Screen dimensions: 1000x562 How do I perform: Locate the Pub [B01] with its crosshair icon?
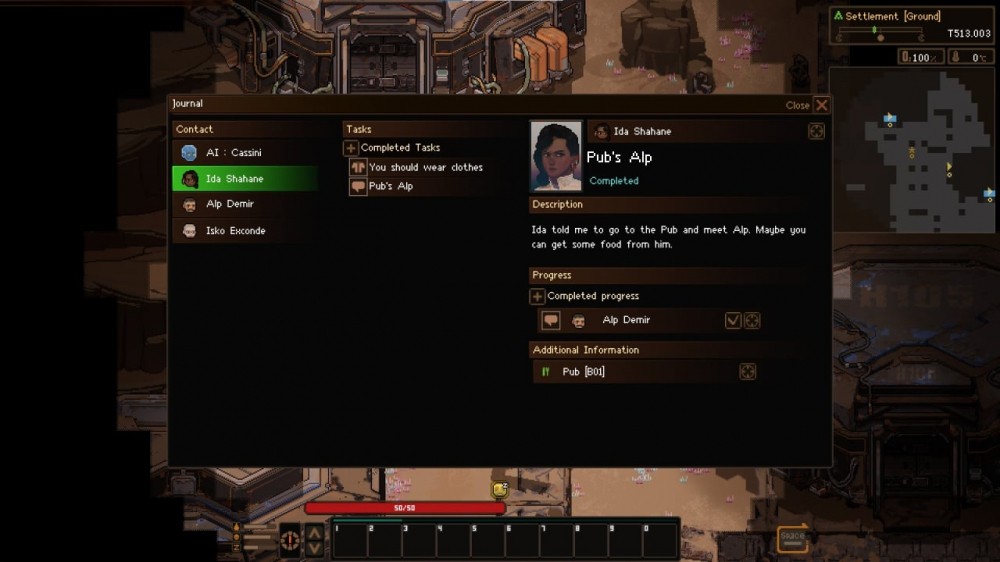pyautogui.click(x=747, y=372)
